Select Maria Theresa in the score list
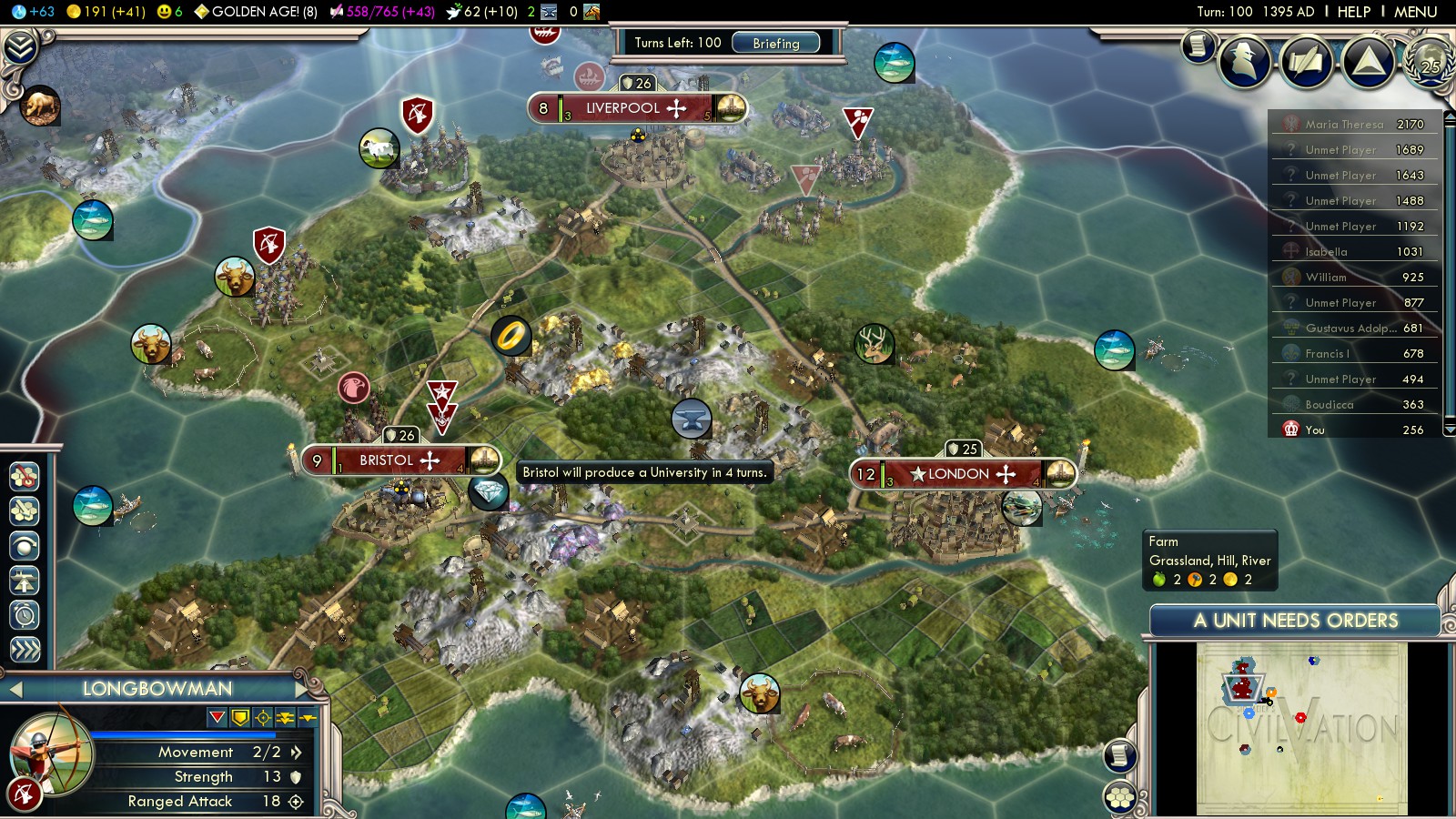 click(1344, 125)
